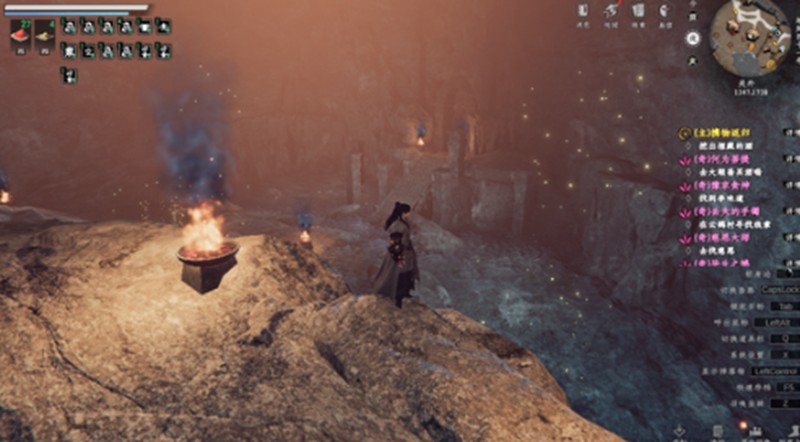Open the fourth top menu icon
The width and height of the screenshot is (800, 442).
[665, 12]
